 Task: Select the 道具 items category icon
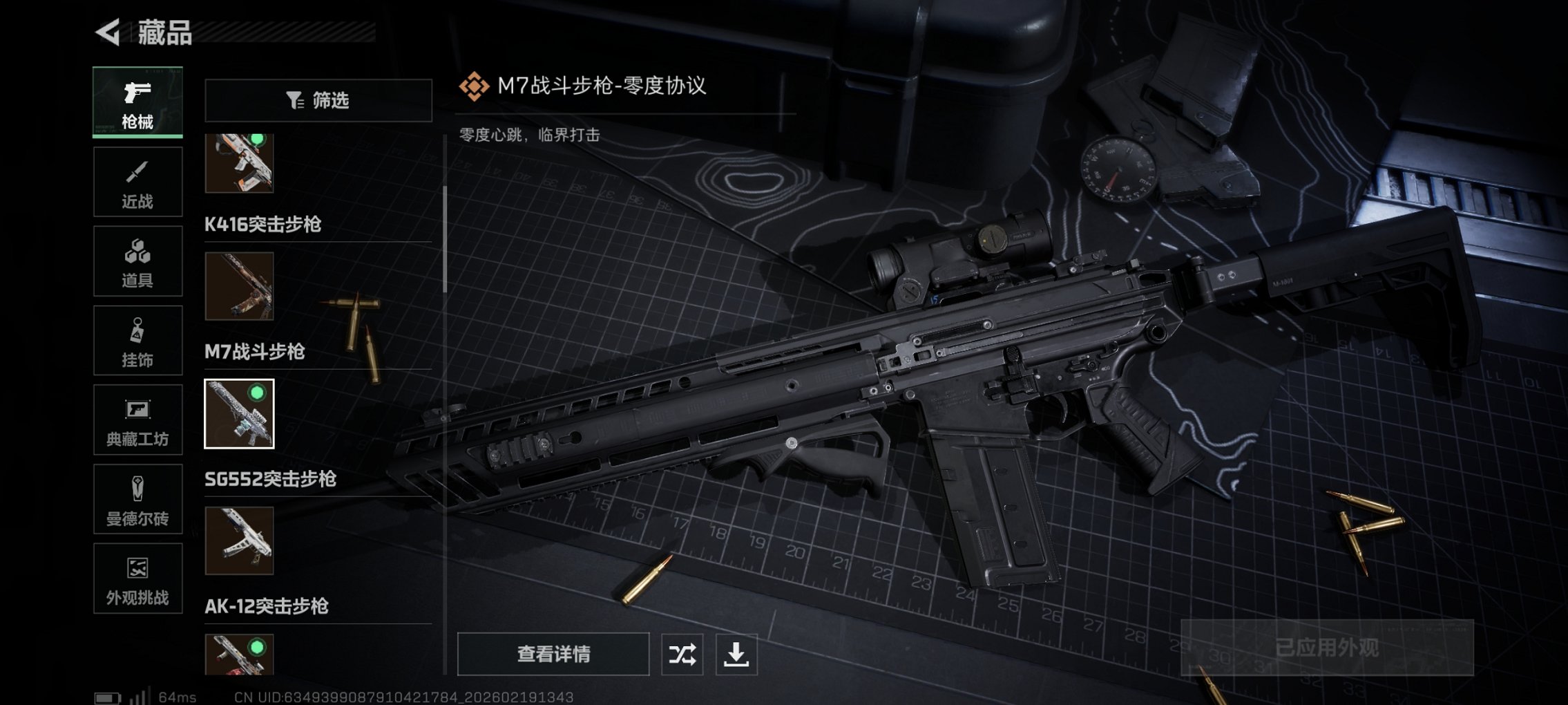[x=137, y=261]
